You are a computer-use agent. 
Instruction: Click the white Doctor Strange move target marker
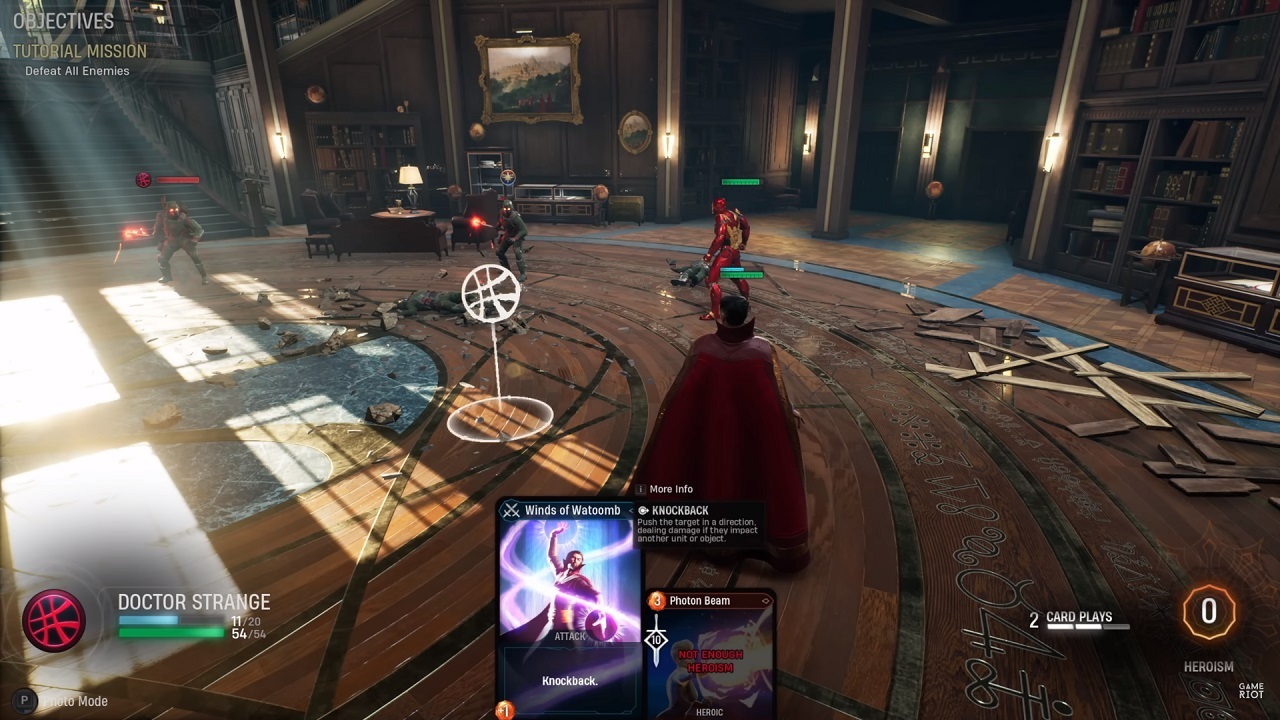tap(491, 291)
